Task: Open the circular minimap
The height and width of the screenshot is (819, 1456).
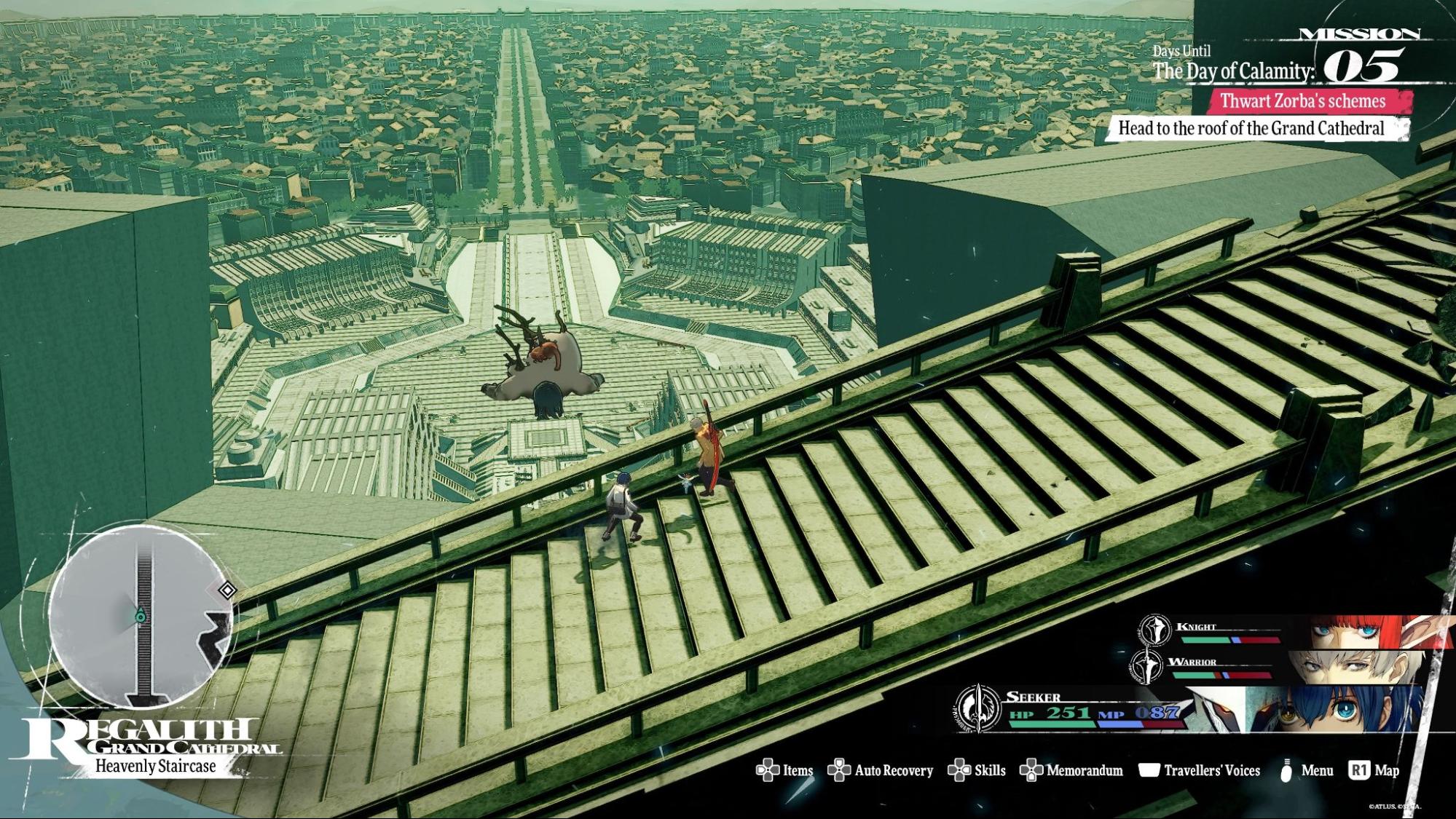Action: click(x=138, y=616)
